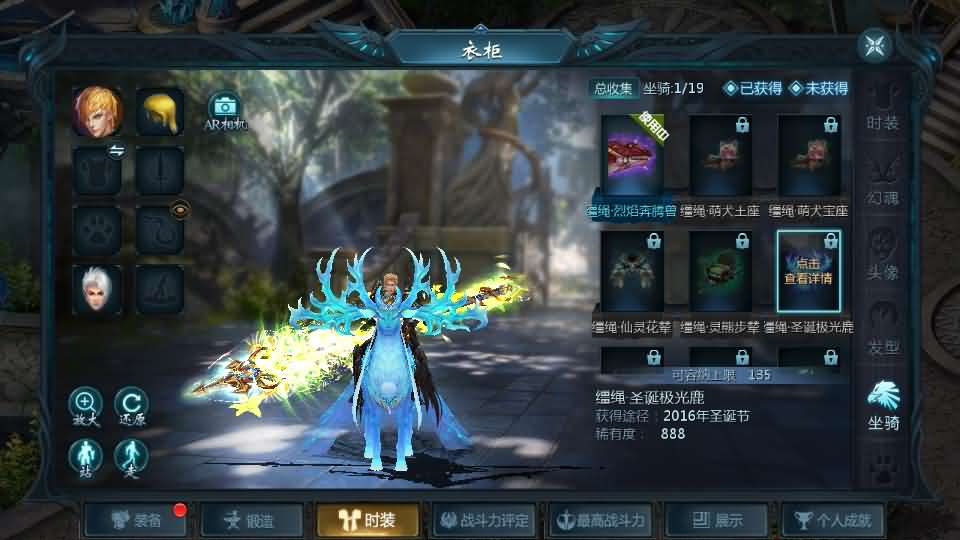Close the wardrobe window

point(875,46)
